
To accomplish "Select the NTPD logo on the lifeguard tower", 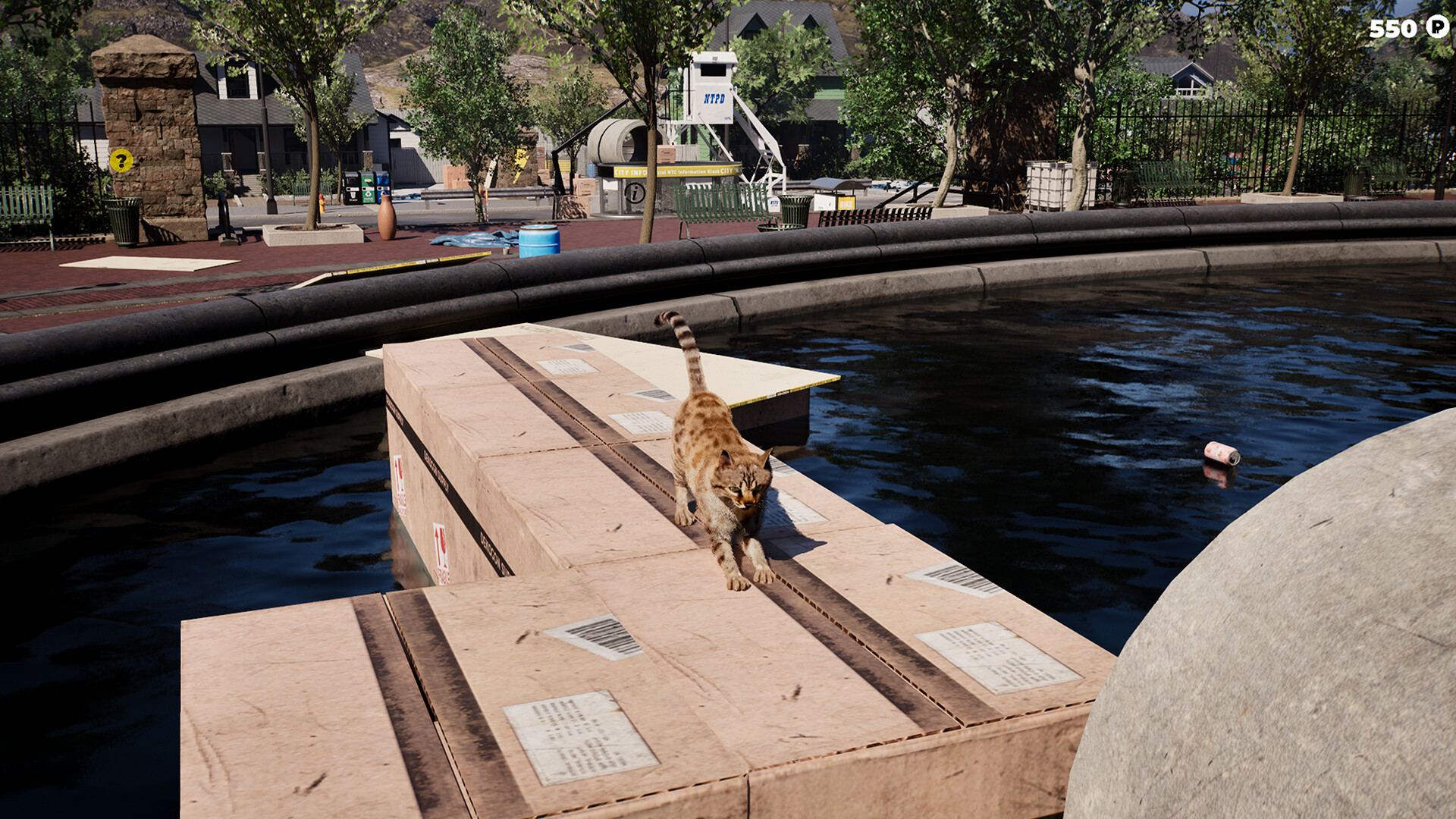I will coord(714,98).
